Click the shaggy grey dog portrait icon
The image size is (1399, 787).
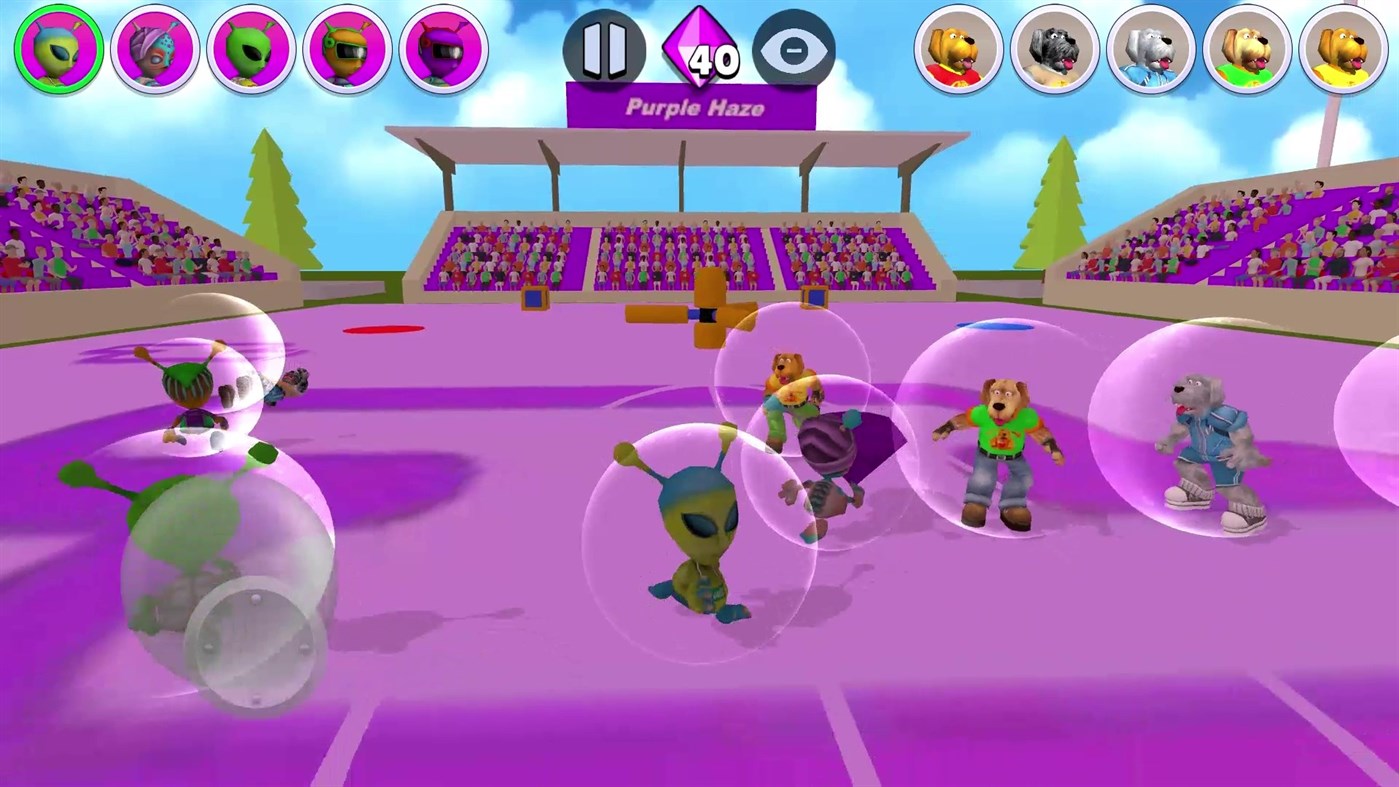(1056, 48)
